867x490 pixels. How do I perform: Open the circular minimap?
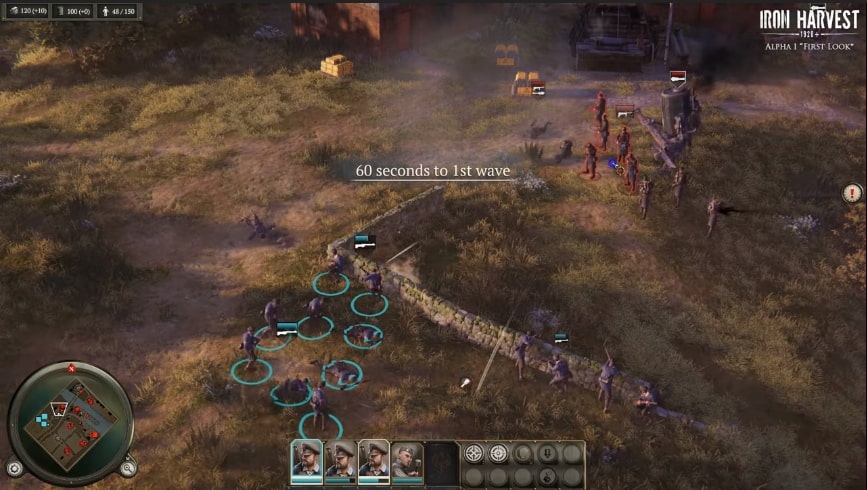(x=71, y=420)
